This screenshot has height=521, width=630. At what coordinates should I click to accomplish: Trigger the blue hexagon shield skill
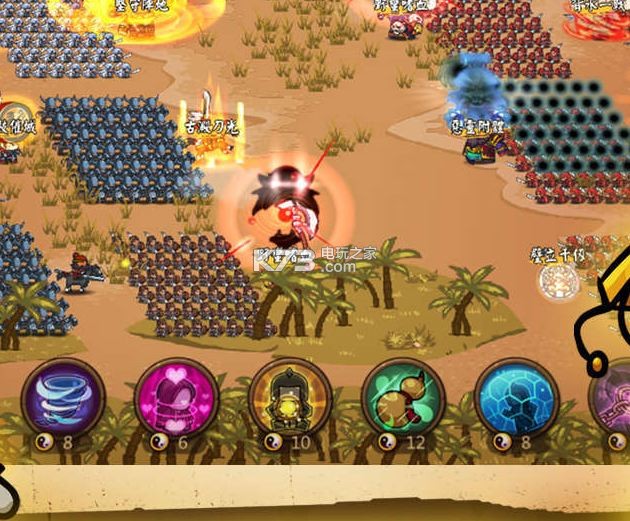[515, 397]
